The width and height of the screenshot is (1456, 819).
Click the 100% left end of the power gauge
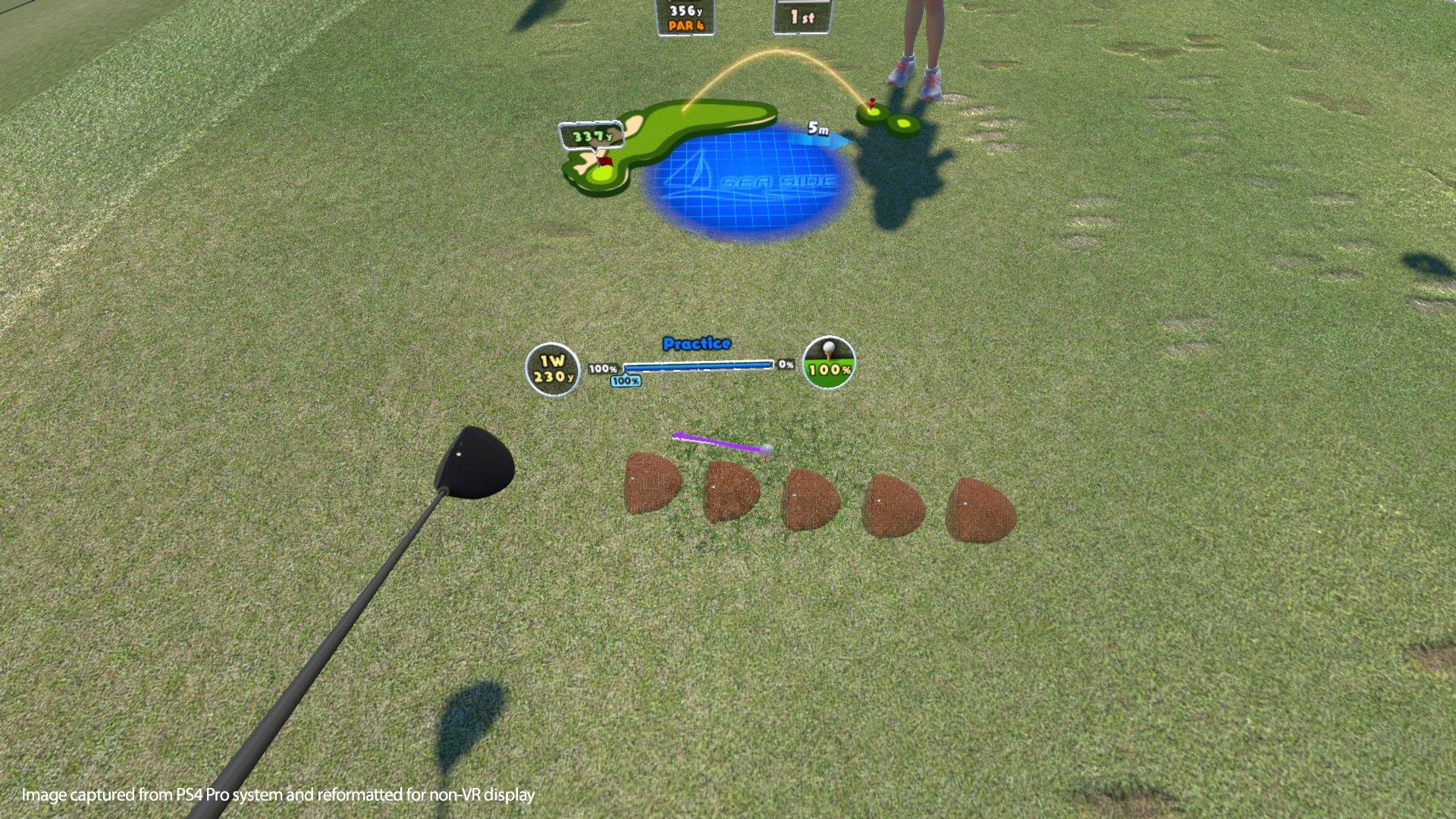[601, 369]
